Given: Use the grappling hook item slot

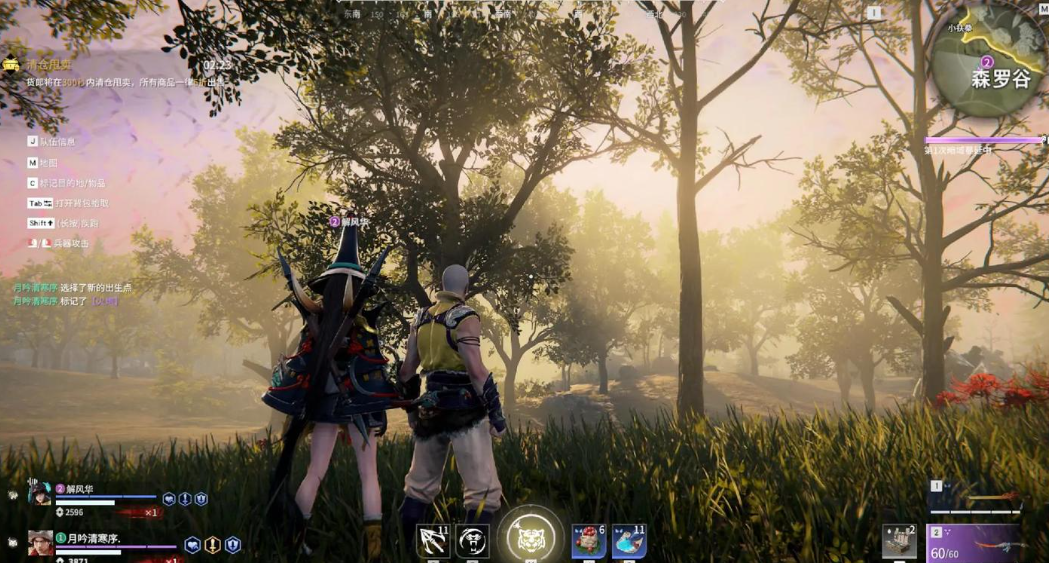Looking at the screenshot, I should coord(433,541).
